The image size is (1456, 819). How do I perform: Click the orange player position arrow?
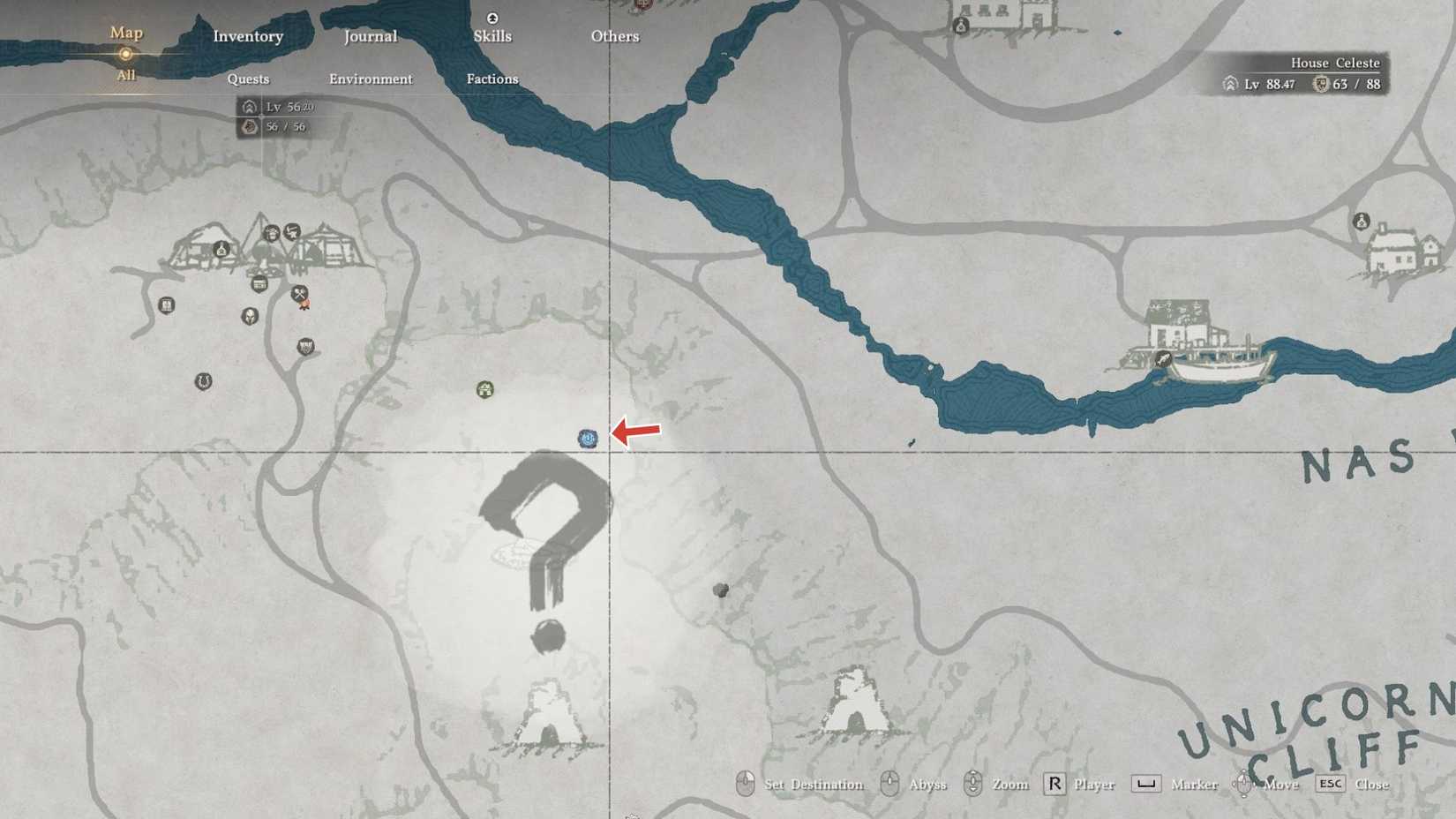305,303
